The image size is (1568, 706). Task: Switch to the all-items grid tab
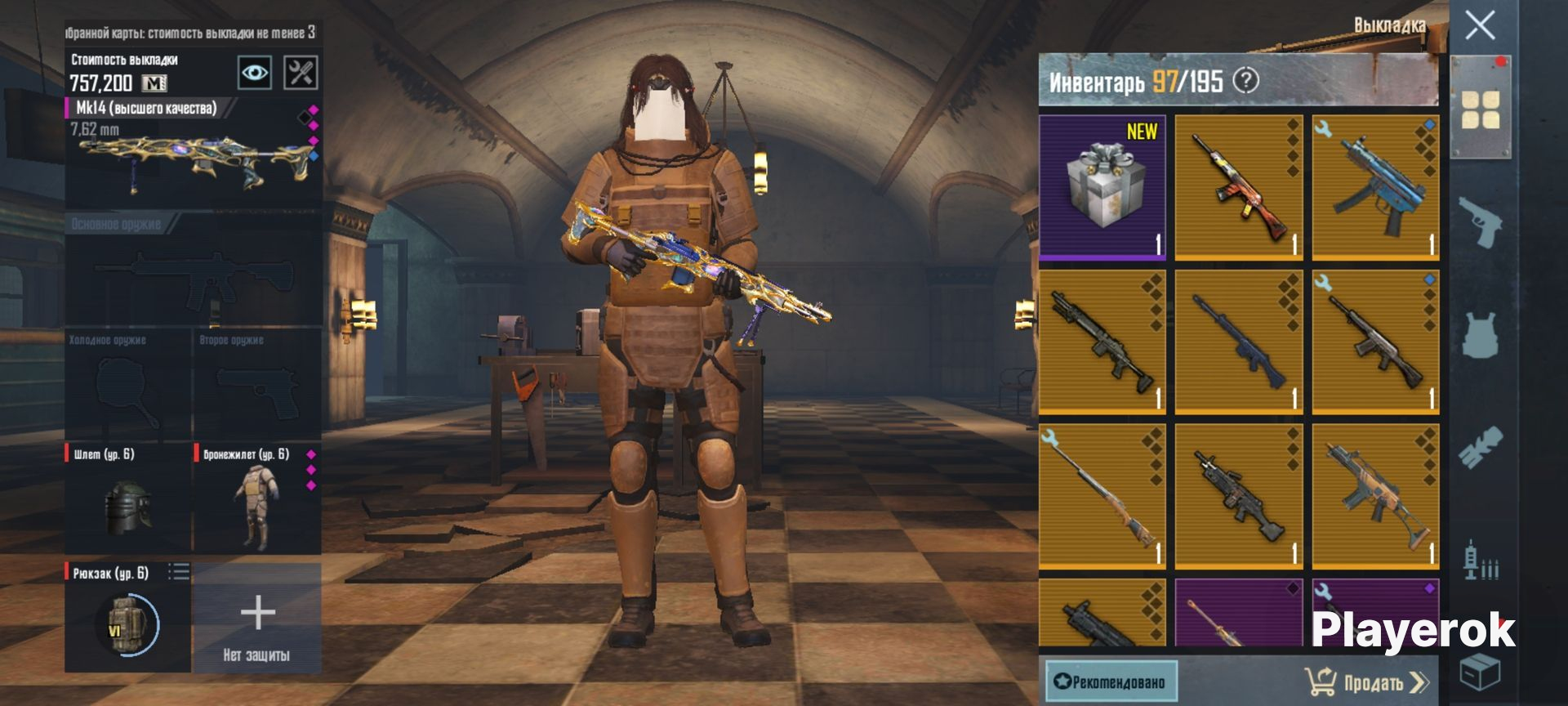1480,109
